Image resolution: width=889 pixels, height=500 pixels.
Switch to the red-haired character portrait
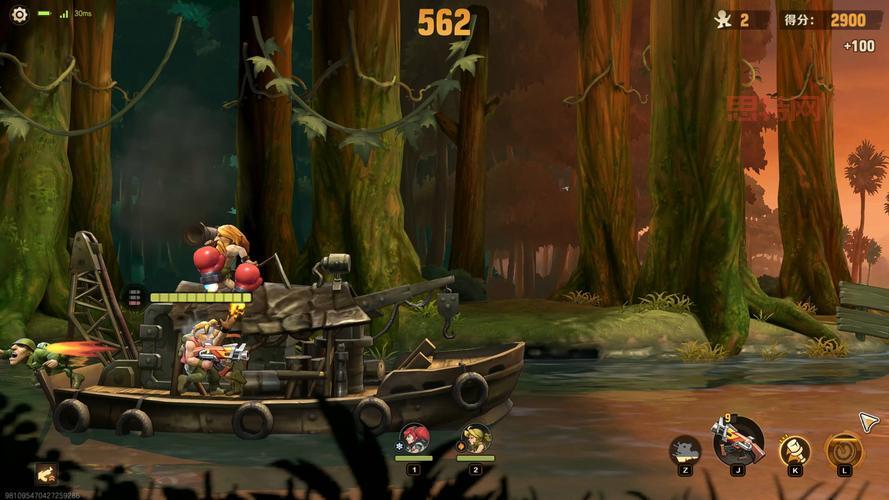pyautogui.click(x=414, y=439)
